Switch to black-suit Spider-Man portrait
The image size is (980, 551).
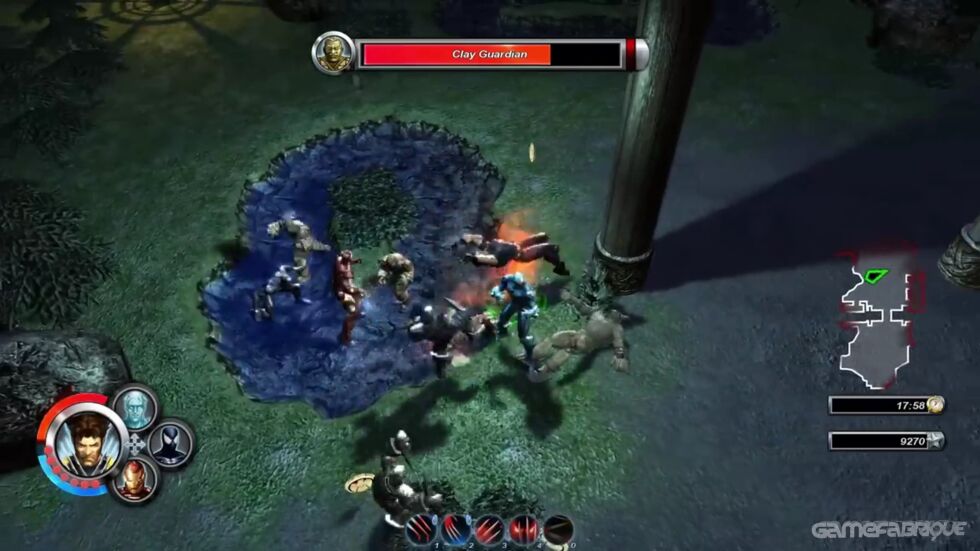[171, 443]
